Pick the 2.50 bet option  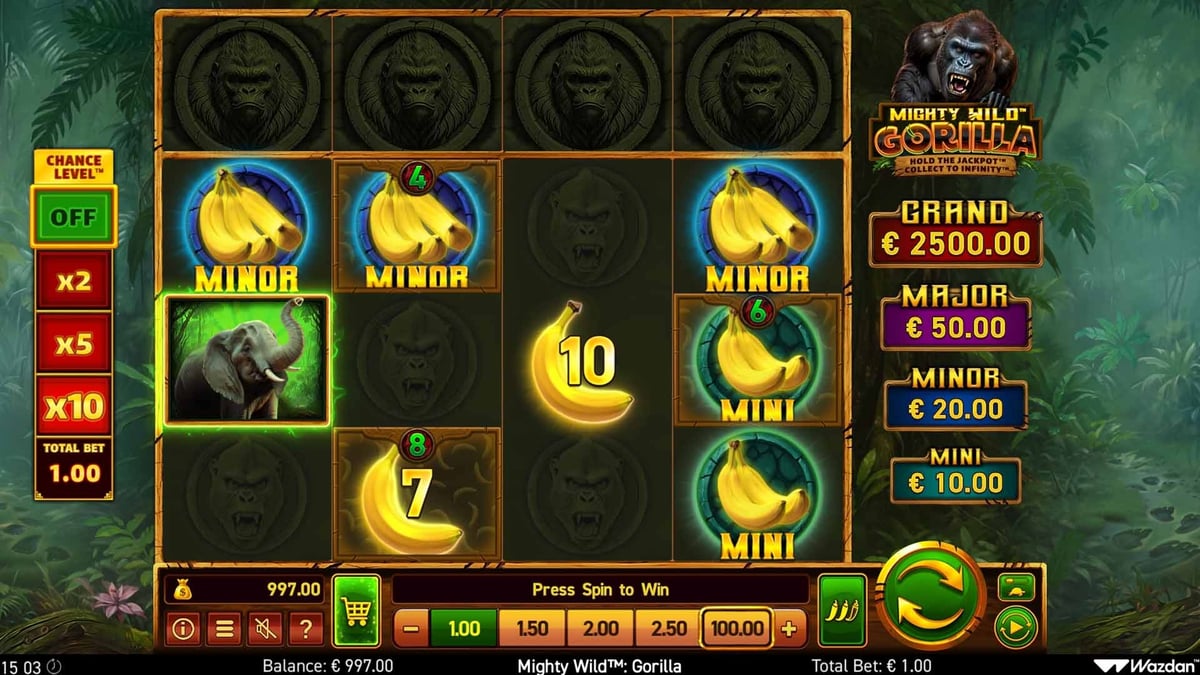668,629
